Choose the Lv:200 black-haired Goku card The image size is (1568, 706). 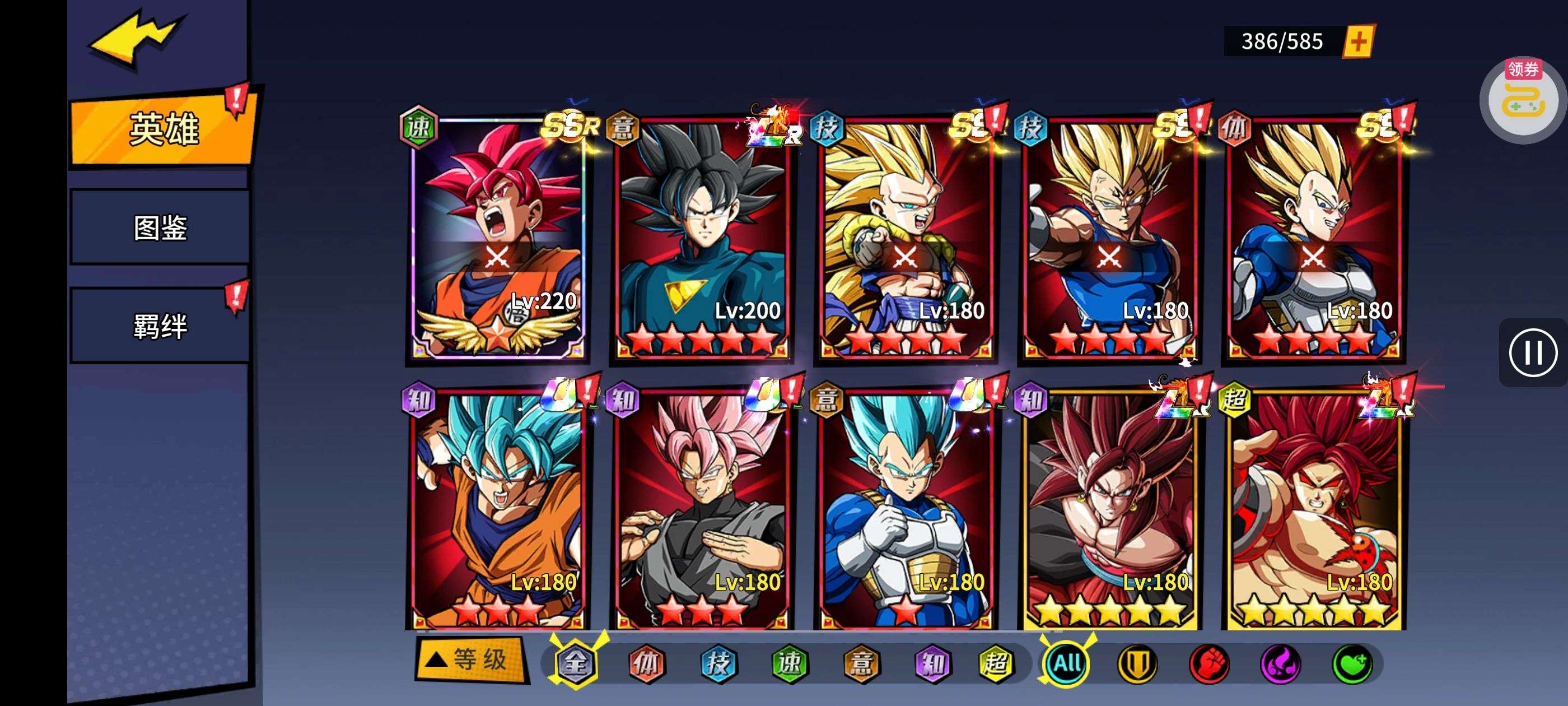[x=701, y=239]
